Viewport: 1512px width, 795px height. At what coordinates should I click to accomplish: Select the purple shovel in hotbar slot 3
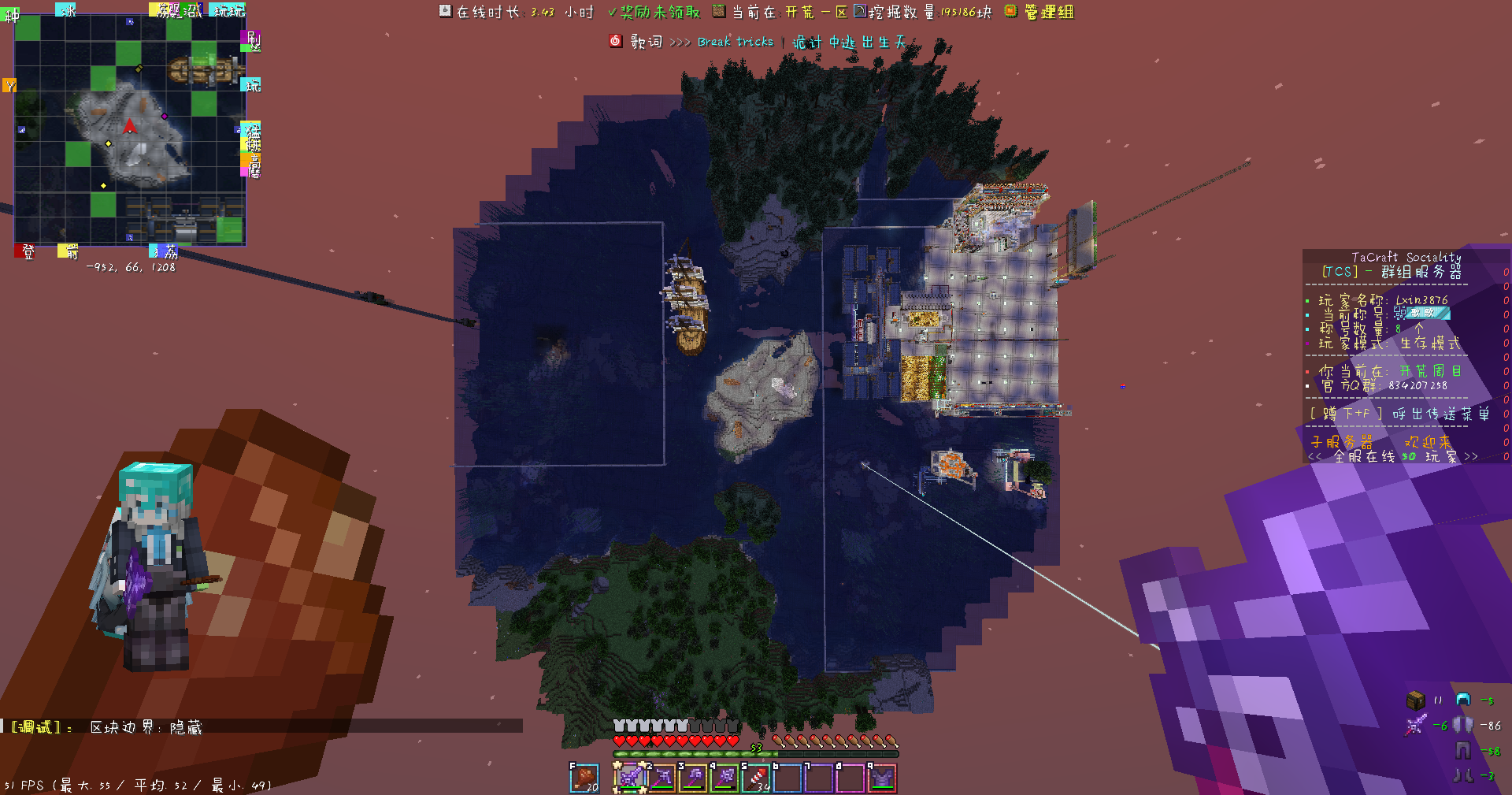(693, 778)
